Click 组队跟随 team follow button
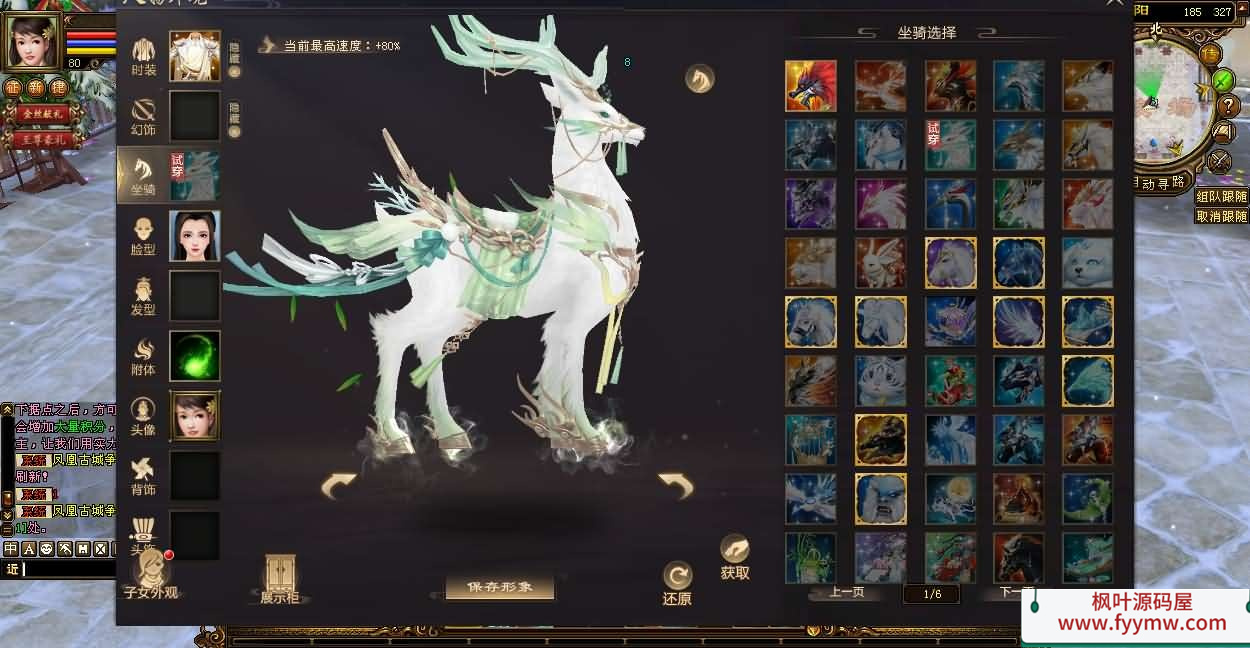This screenshot has width=1250, height=648. [x=1221, y=197]
